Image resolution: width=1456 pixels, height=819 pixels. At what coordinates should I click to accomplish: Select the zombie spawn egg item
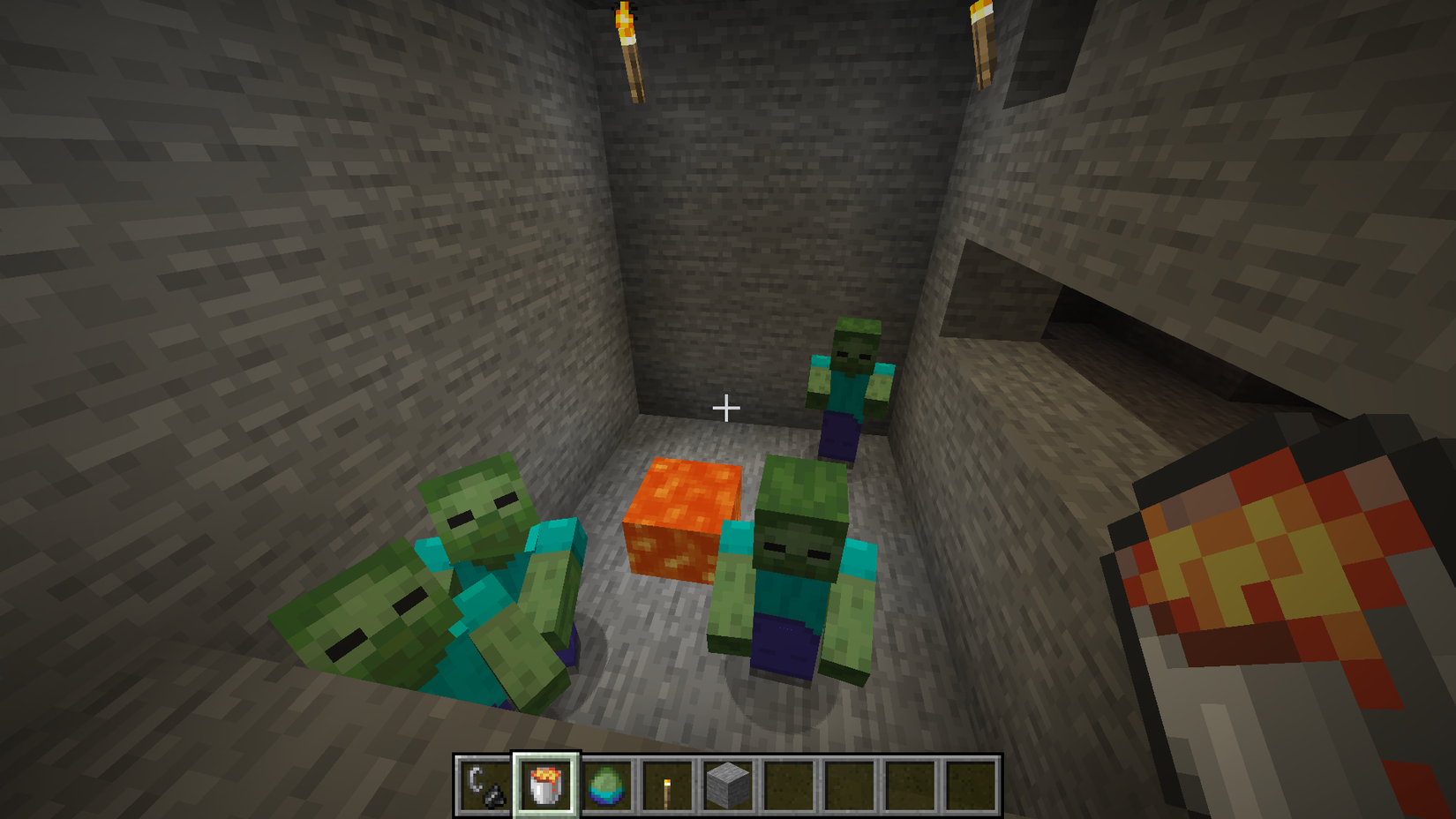point(607,784)
